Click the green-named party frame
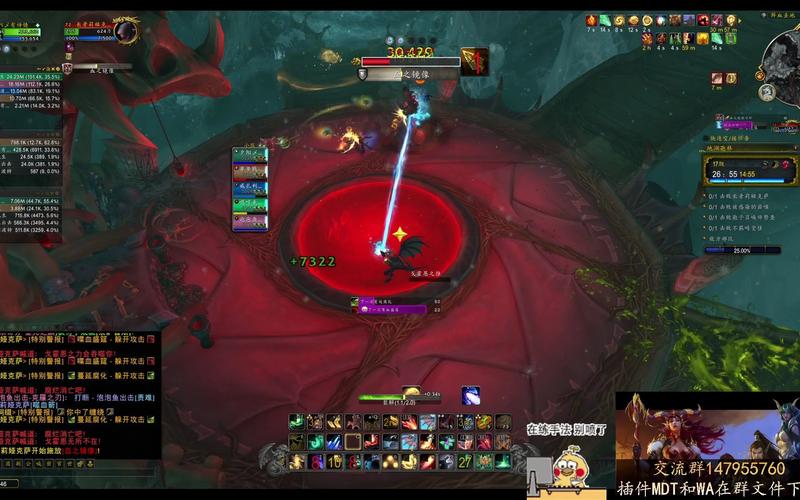800x500 pixels. point(250,206)
